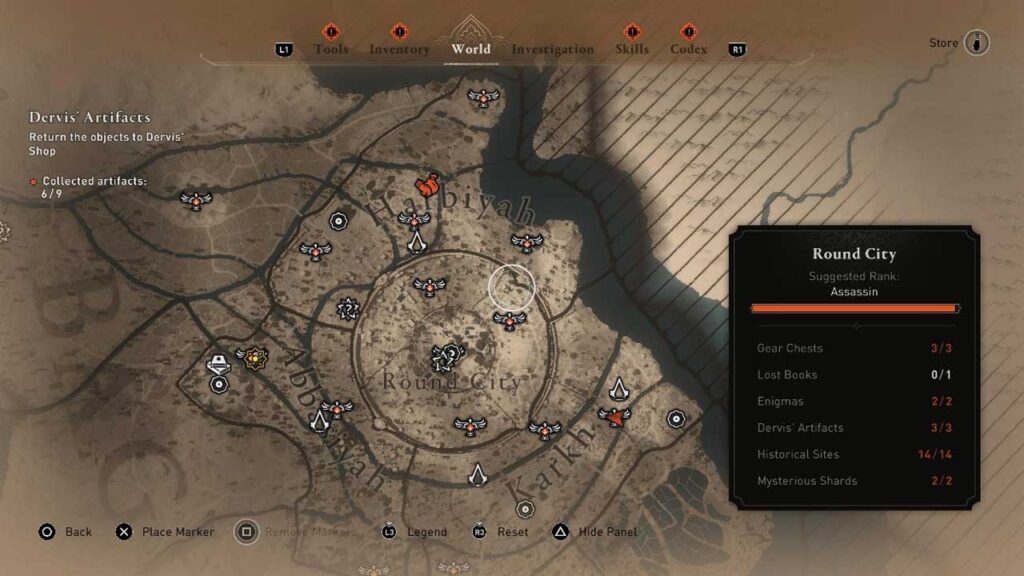Select the red fist map marker

click(427, 186)
